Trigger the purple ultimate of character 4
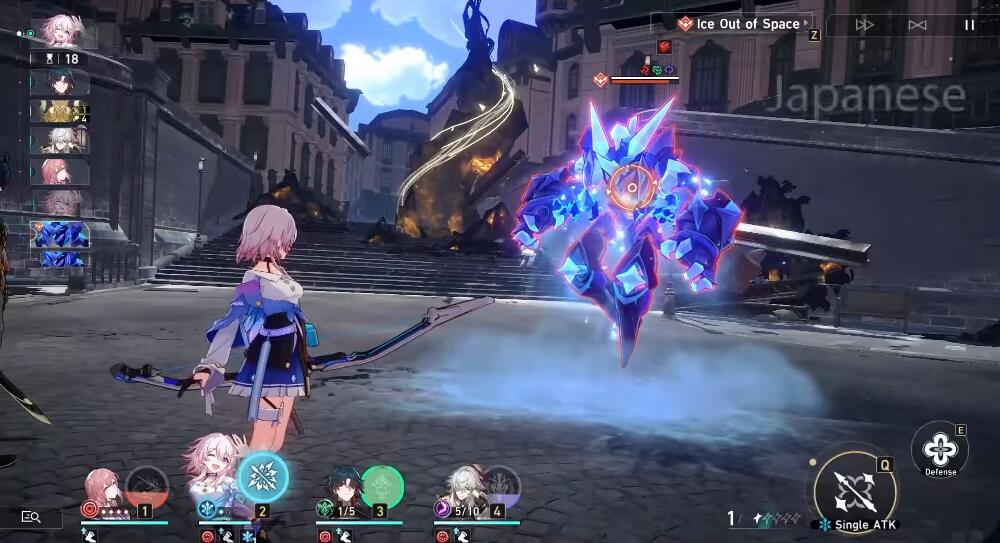This screenshot has height=543, width=1000. (x=500, y=486)
